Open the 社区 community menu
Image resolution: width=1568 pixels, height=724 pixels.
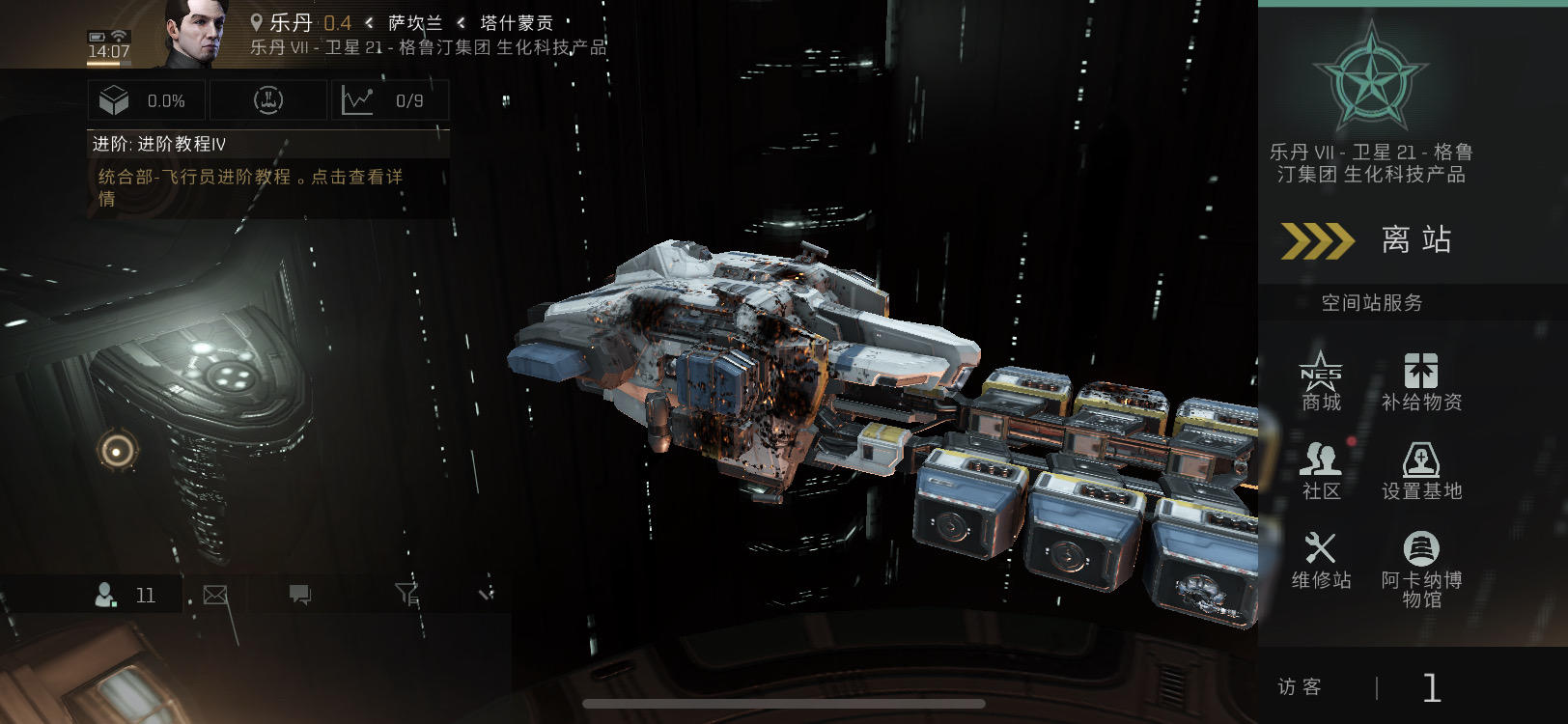[x=1321, y=471]
